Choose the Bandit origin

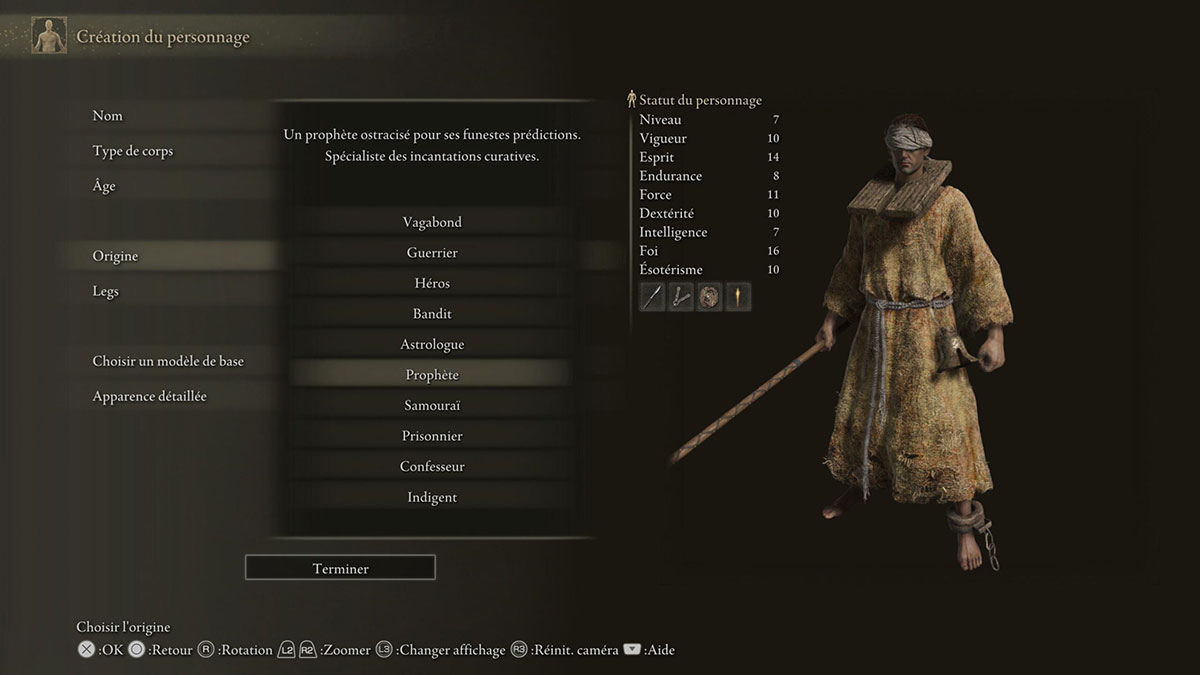point(432,314)
